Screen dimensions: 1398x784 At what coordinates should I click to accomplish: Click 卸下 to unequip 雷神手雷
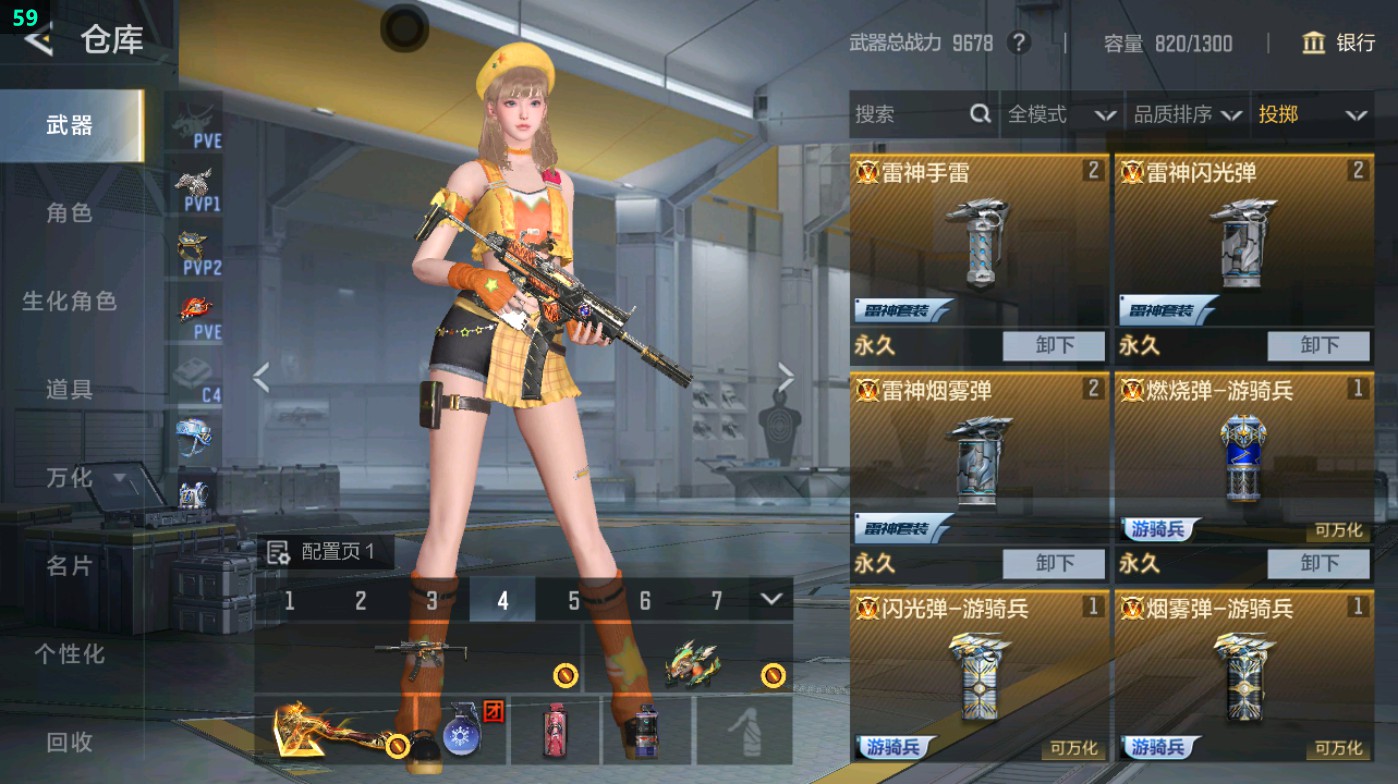pos(1052,345)
